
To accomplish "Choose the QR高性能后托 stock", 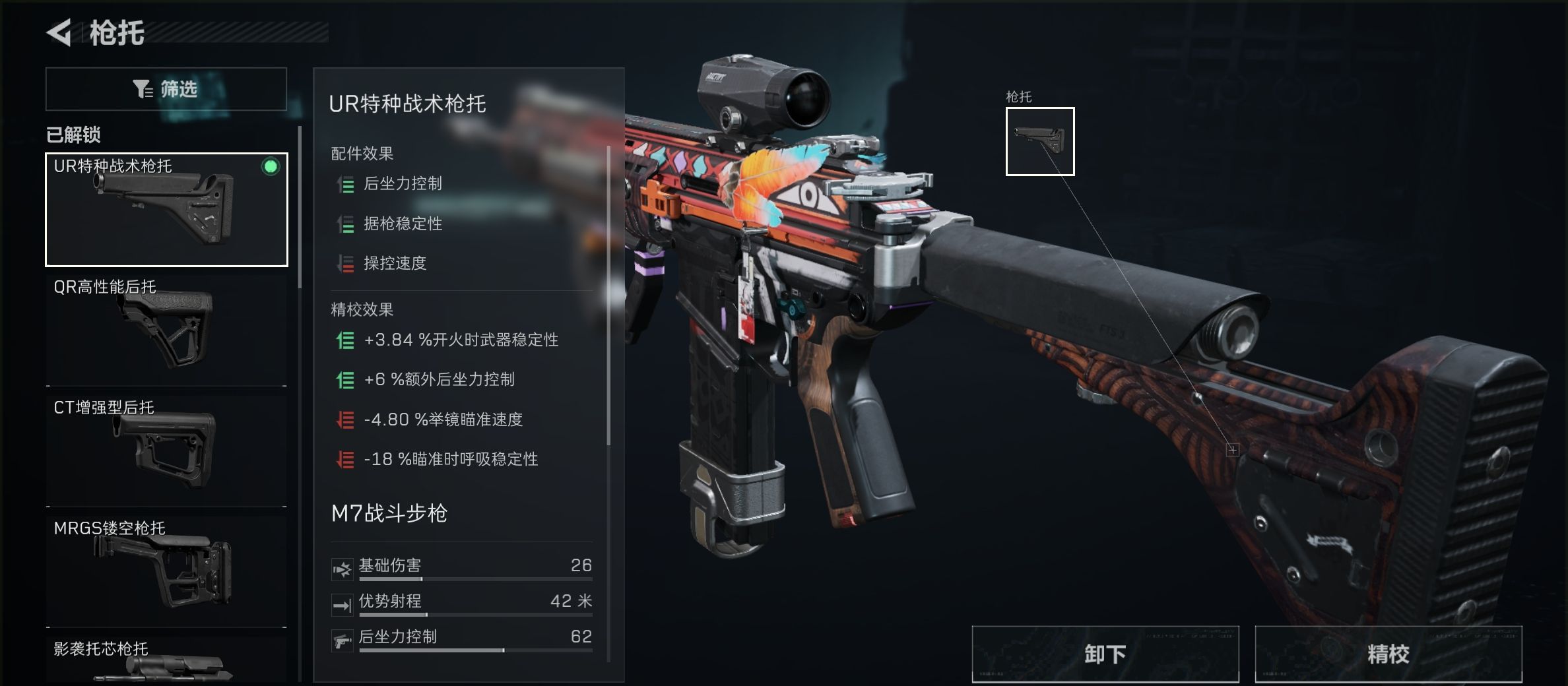I will (x=166, y=330).
